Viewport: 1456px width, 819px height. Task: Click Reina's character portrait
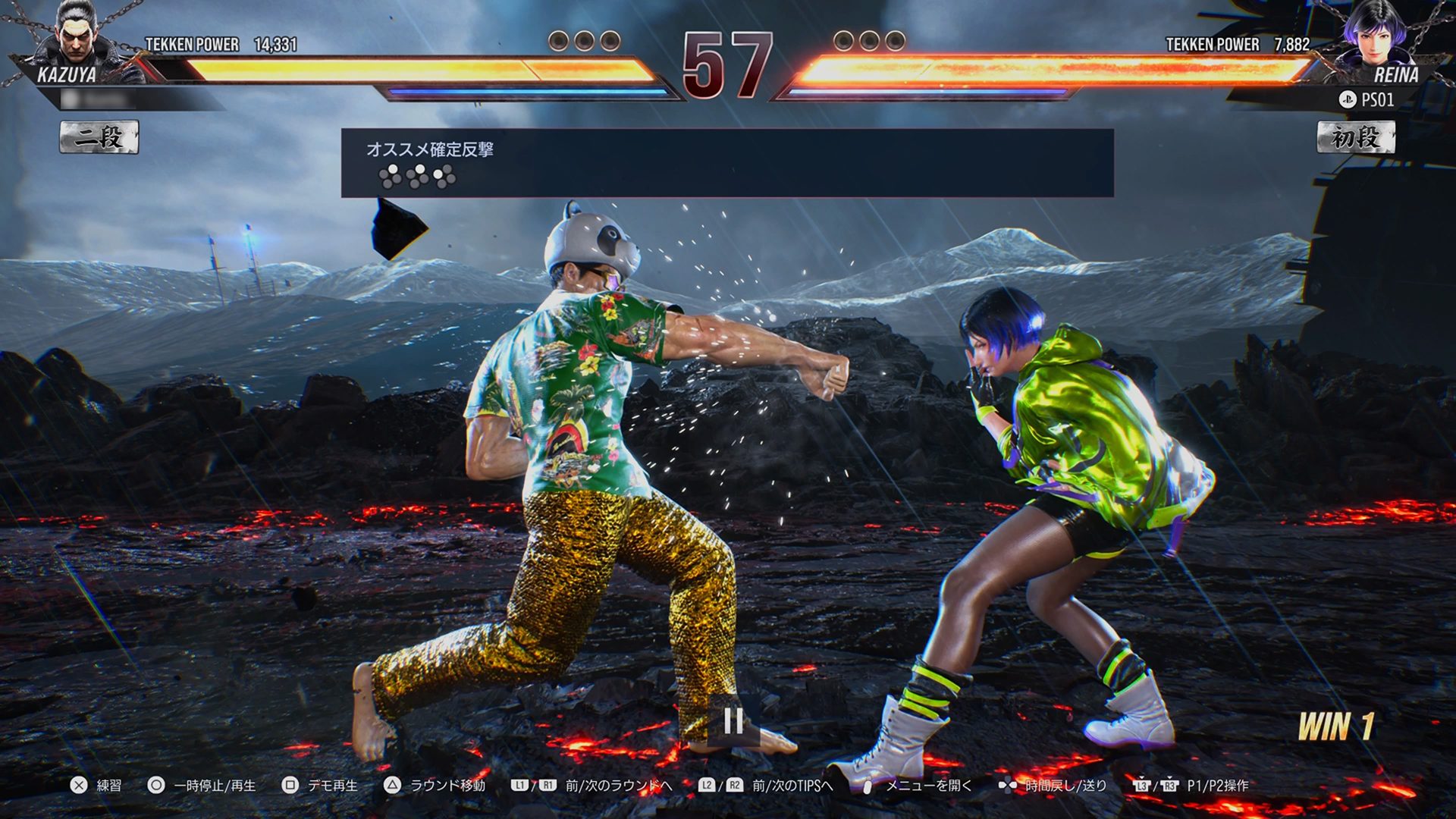click(1379, 38)
